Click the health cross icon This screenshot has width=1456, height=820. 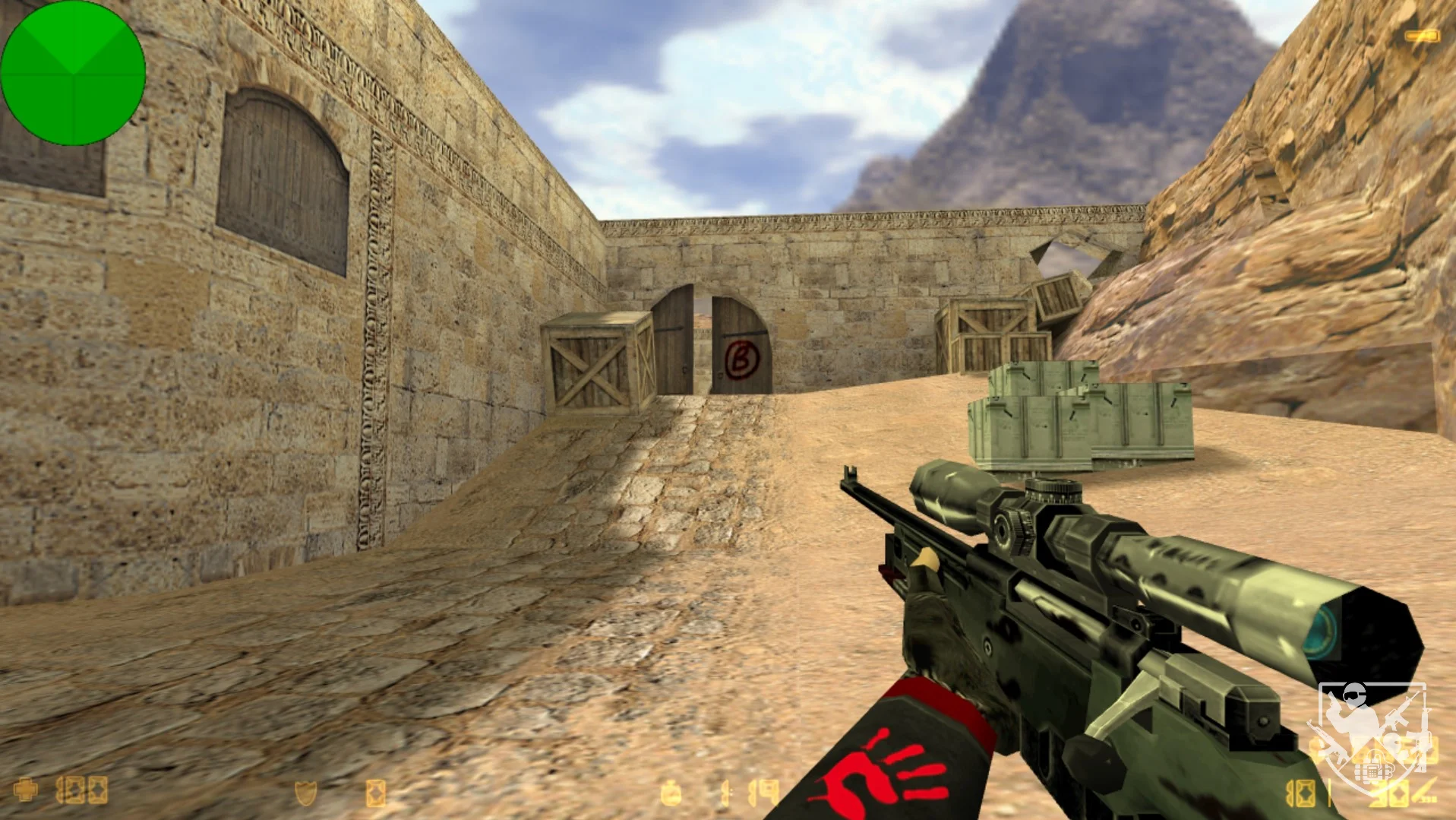click(26, 790)
